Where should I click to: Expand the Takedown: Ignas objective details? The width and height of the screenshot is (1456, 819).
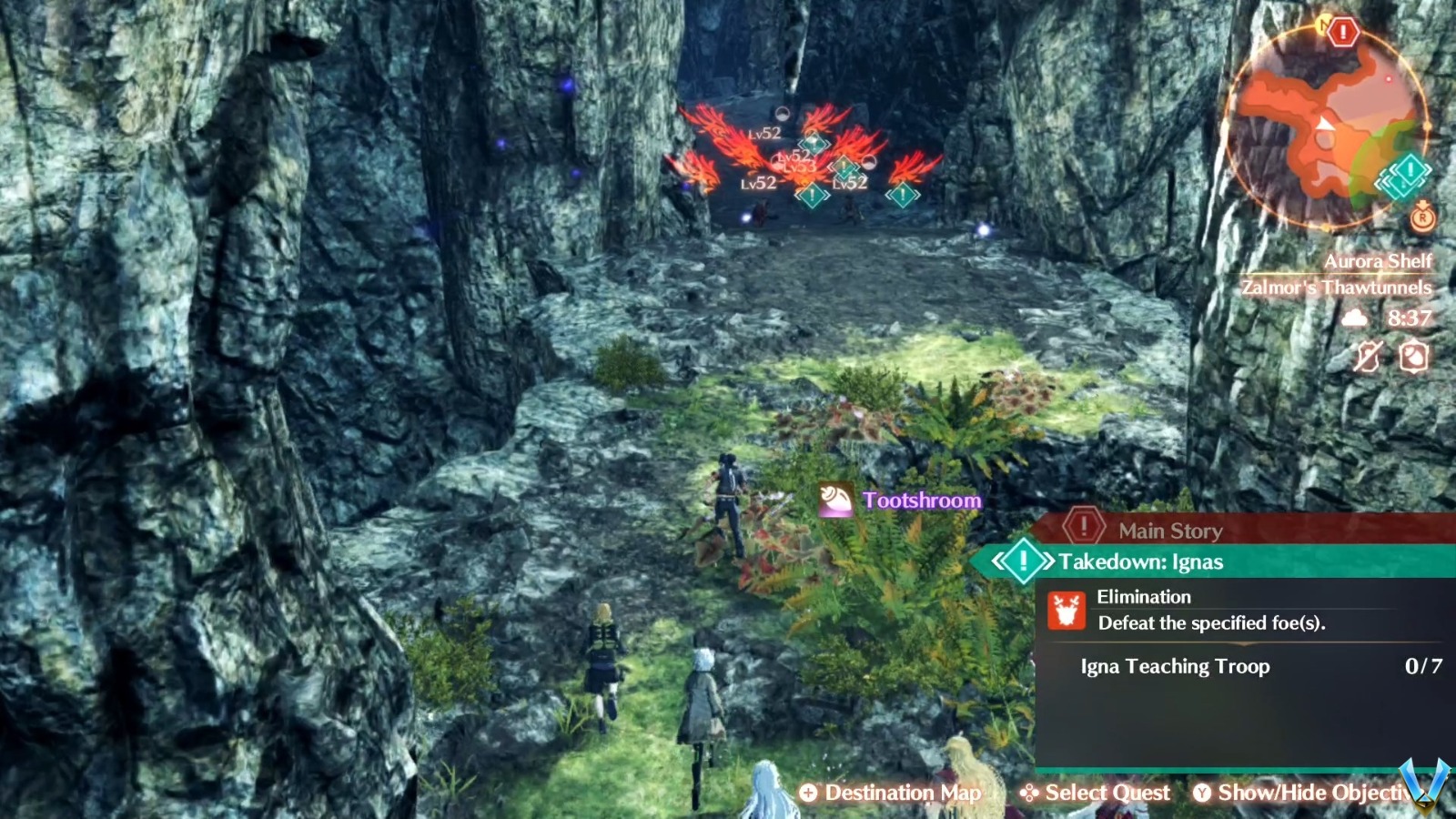1024,562
